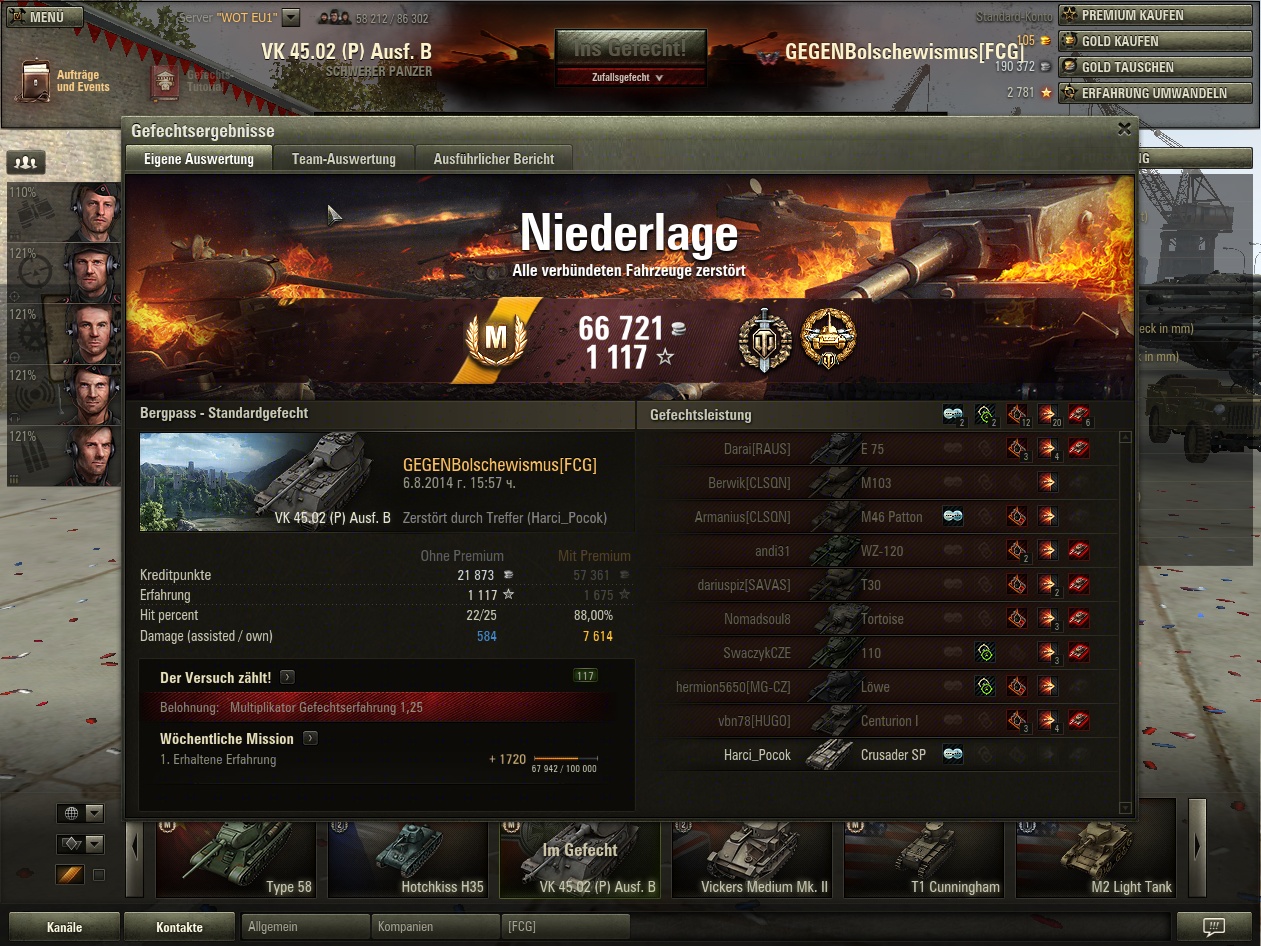Open the Kontakte list
The image size is (1261, 946).
(x=179, y=927)
